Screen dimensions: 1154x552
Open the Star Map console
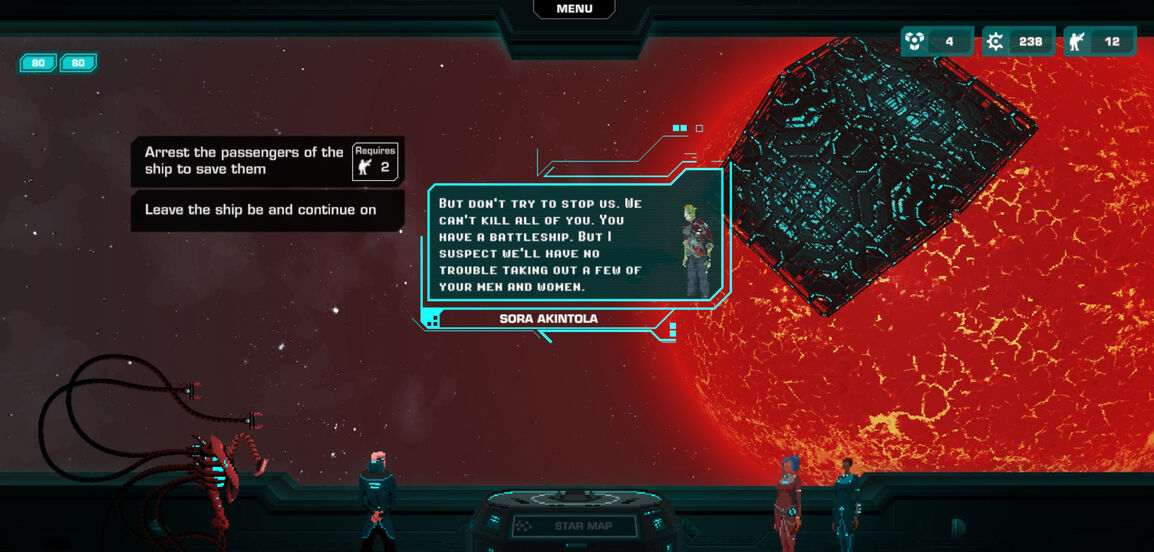pyautogui.click(x=574, y=526)
